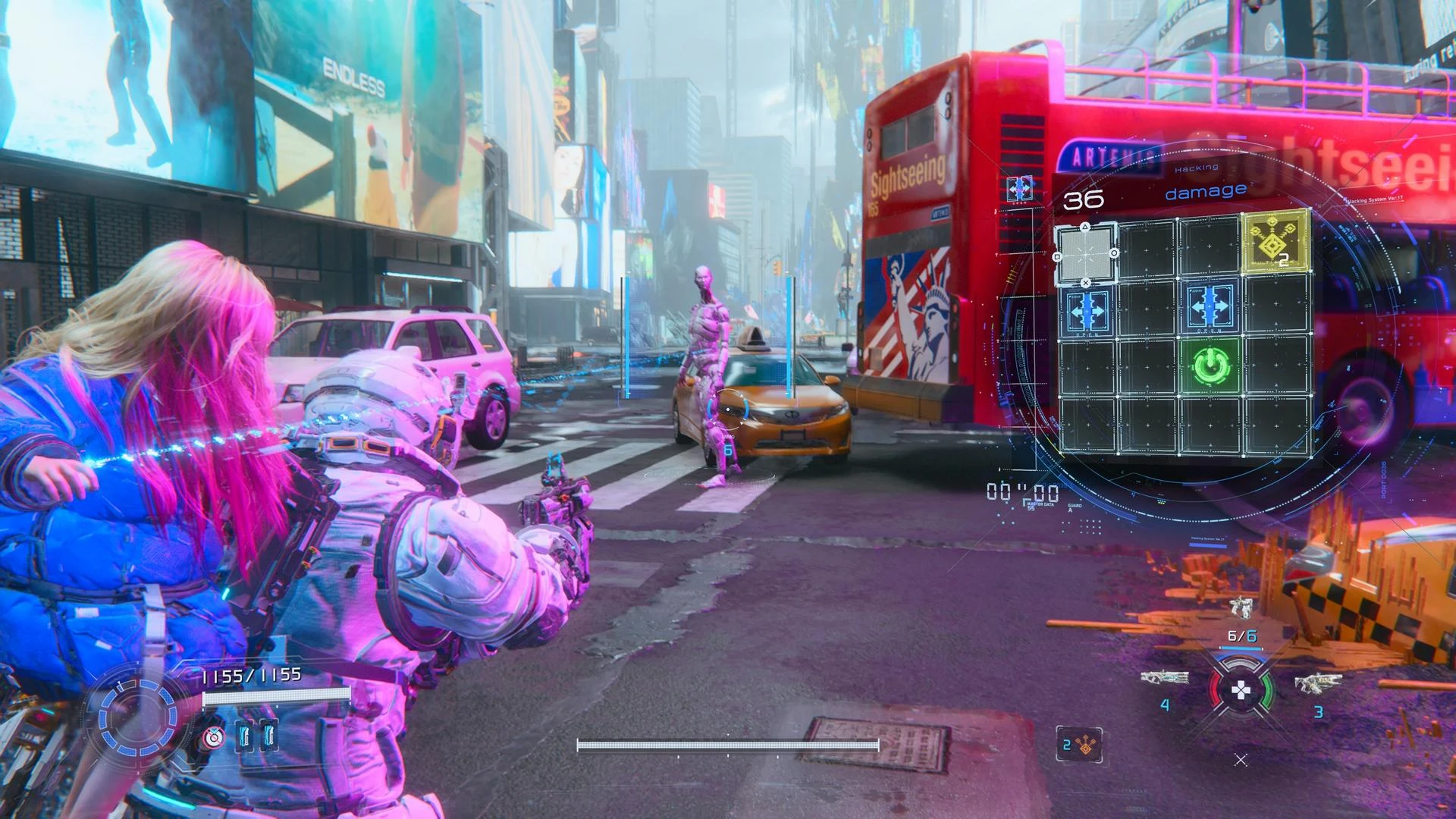
Task: Click the orange hacking node item icon
Action: 1080,745
